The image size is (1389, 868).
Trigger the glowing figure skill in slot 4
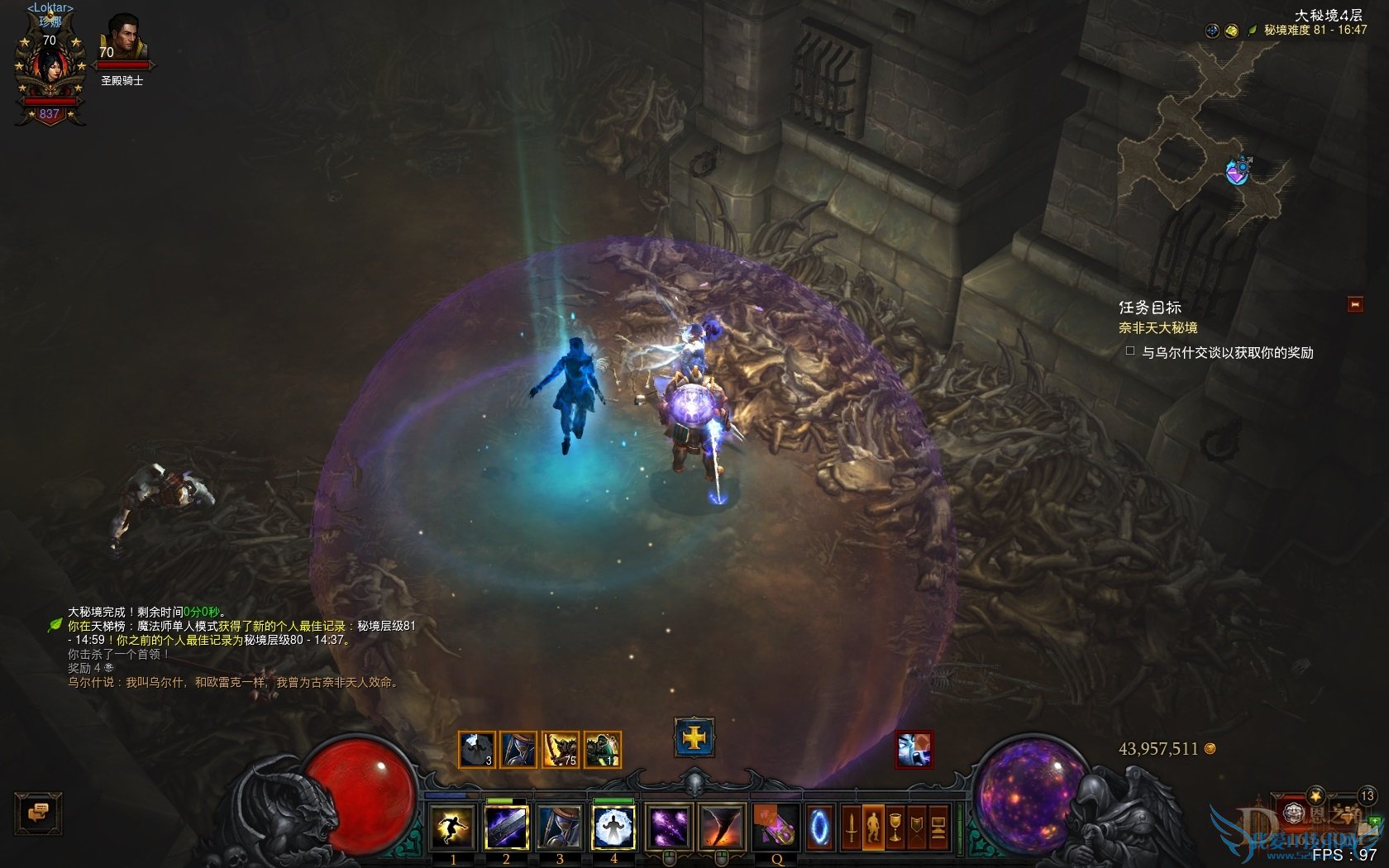(613, 827)
